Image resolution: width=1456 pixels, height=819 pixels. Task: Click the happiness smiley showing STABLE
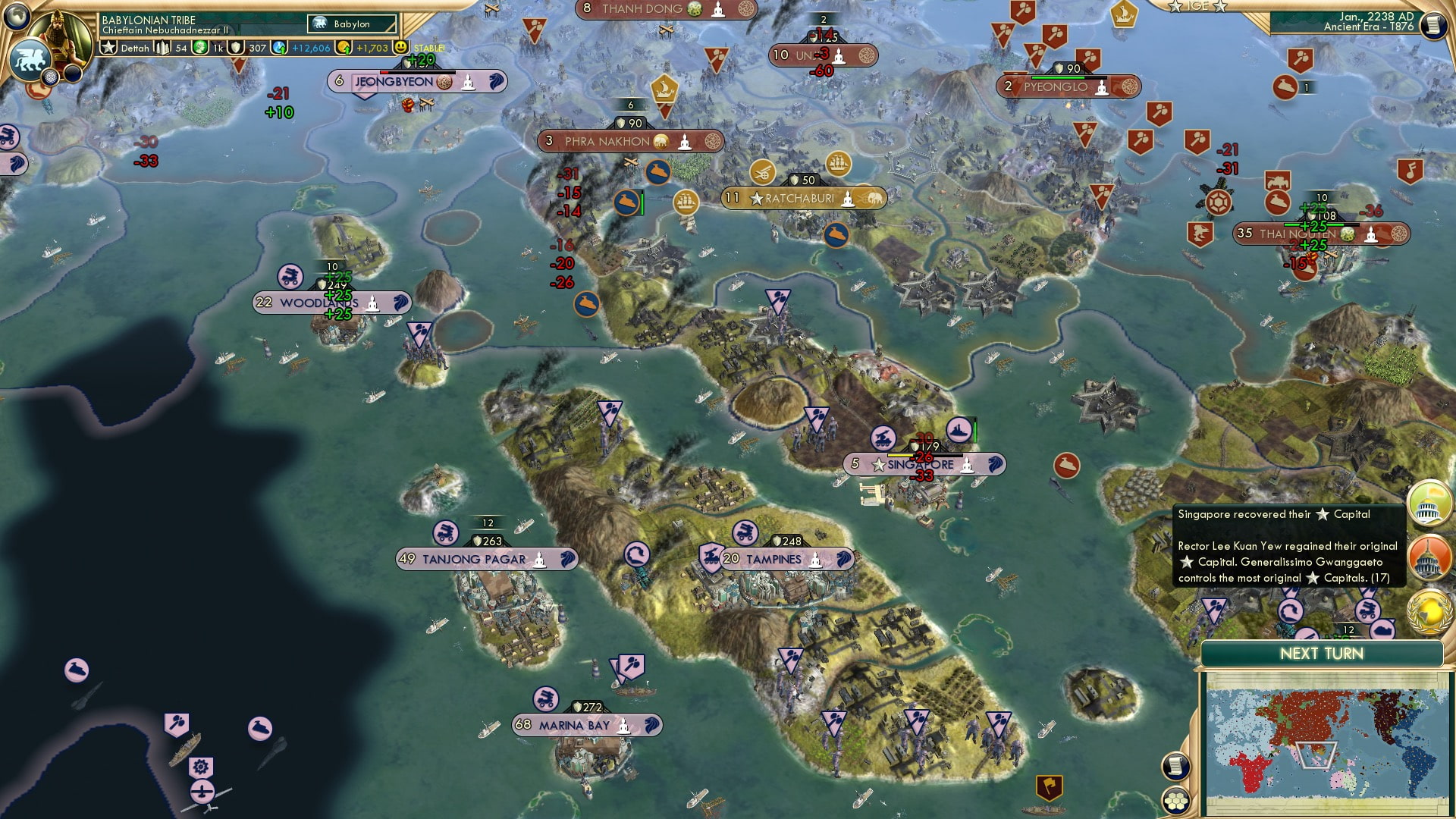(400, 47)
